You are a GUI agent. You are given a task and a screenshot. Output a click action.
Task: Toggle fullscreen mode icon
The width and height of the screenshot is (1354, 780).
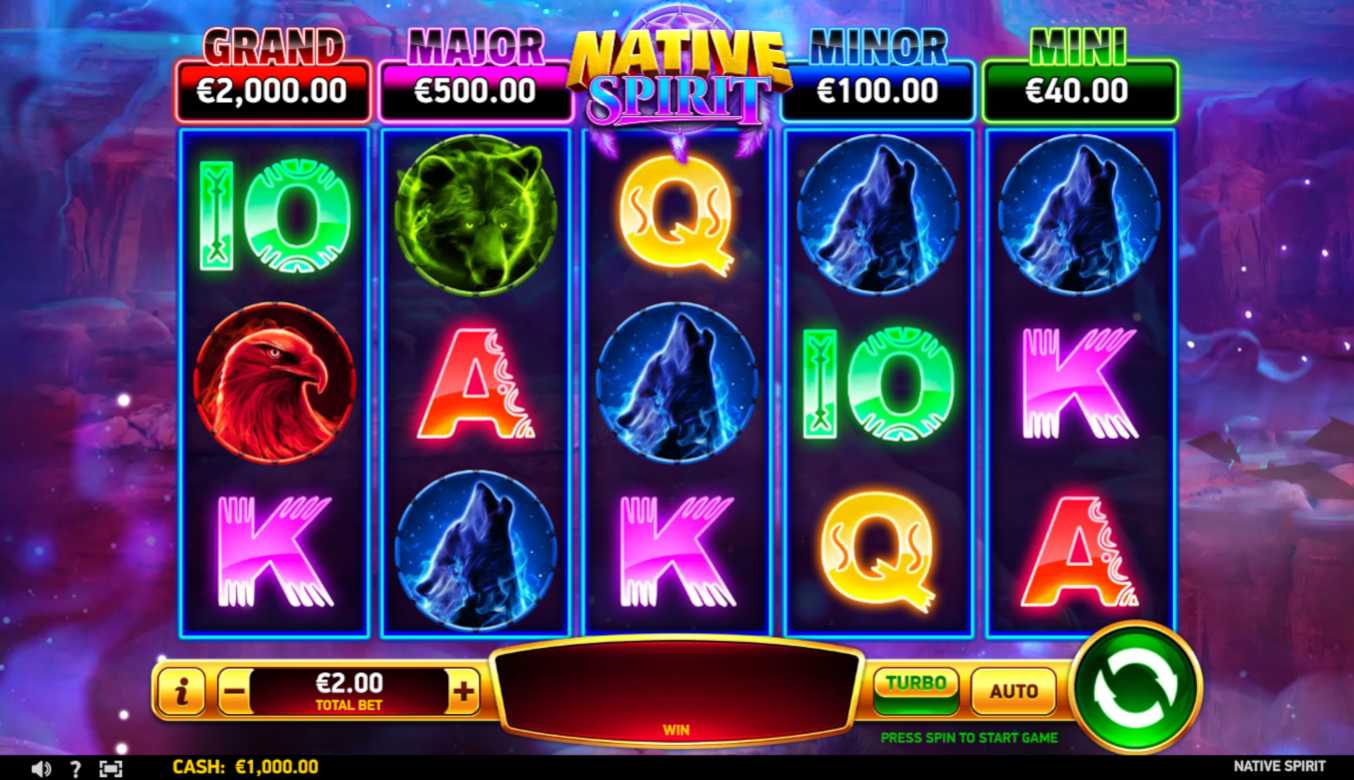(x=110, y=768)
